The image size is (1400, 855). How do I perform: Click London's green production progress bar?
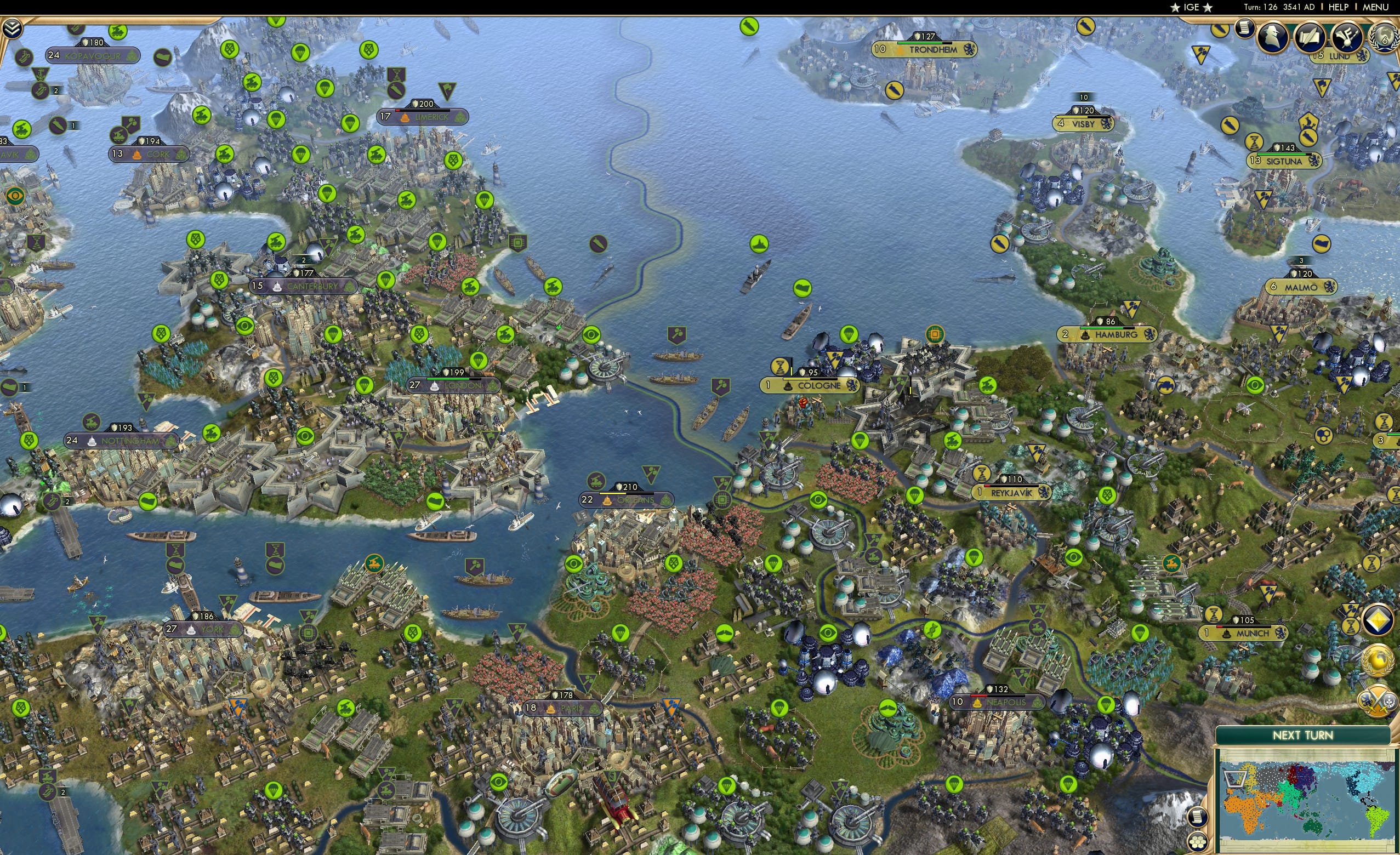click(x=449, y=378)
